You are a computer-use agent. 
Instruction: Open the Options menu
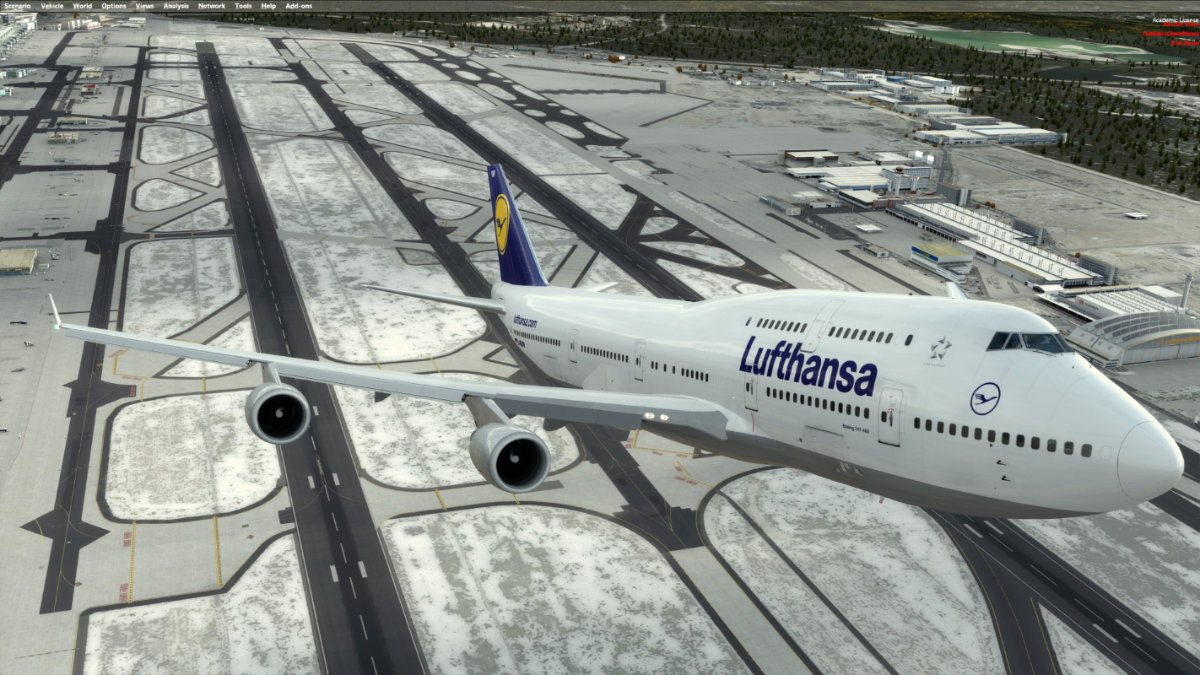click(113, 6)
